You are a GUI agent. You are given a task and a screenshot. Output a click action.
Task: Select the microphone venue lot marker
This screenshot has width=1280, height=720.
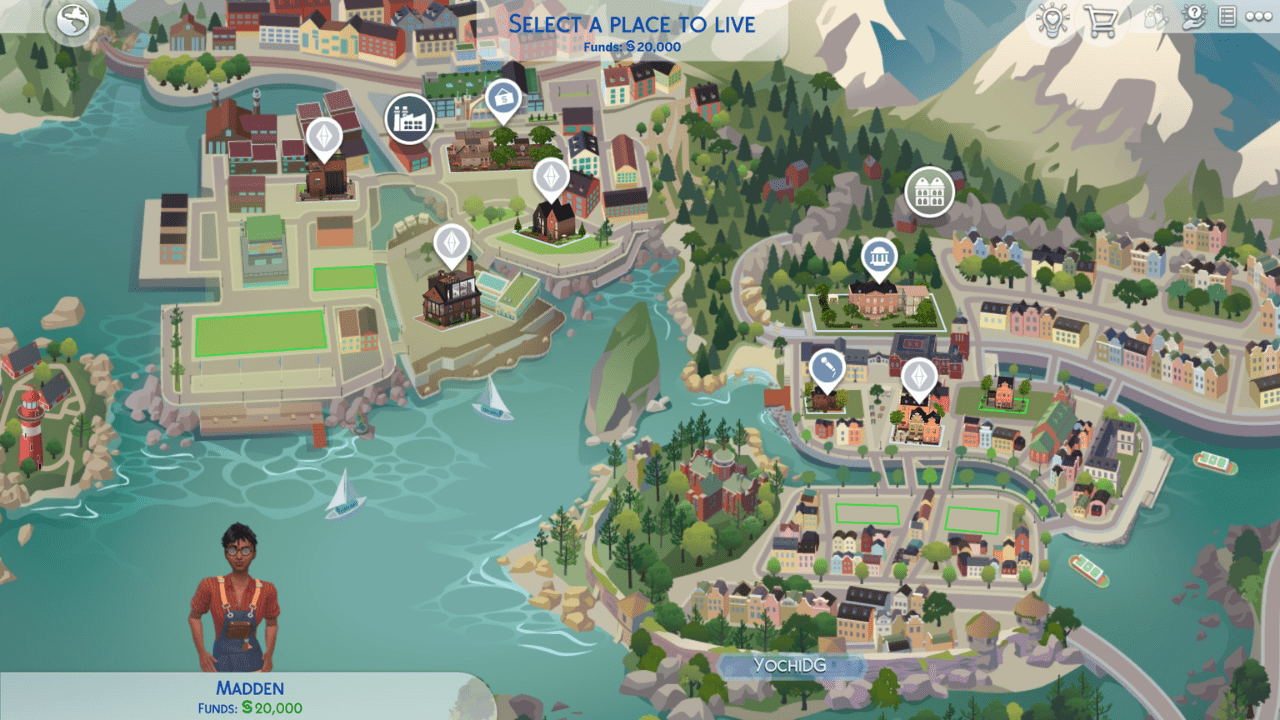click(x=826, y=367)
